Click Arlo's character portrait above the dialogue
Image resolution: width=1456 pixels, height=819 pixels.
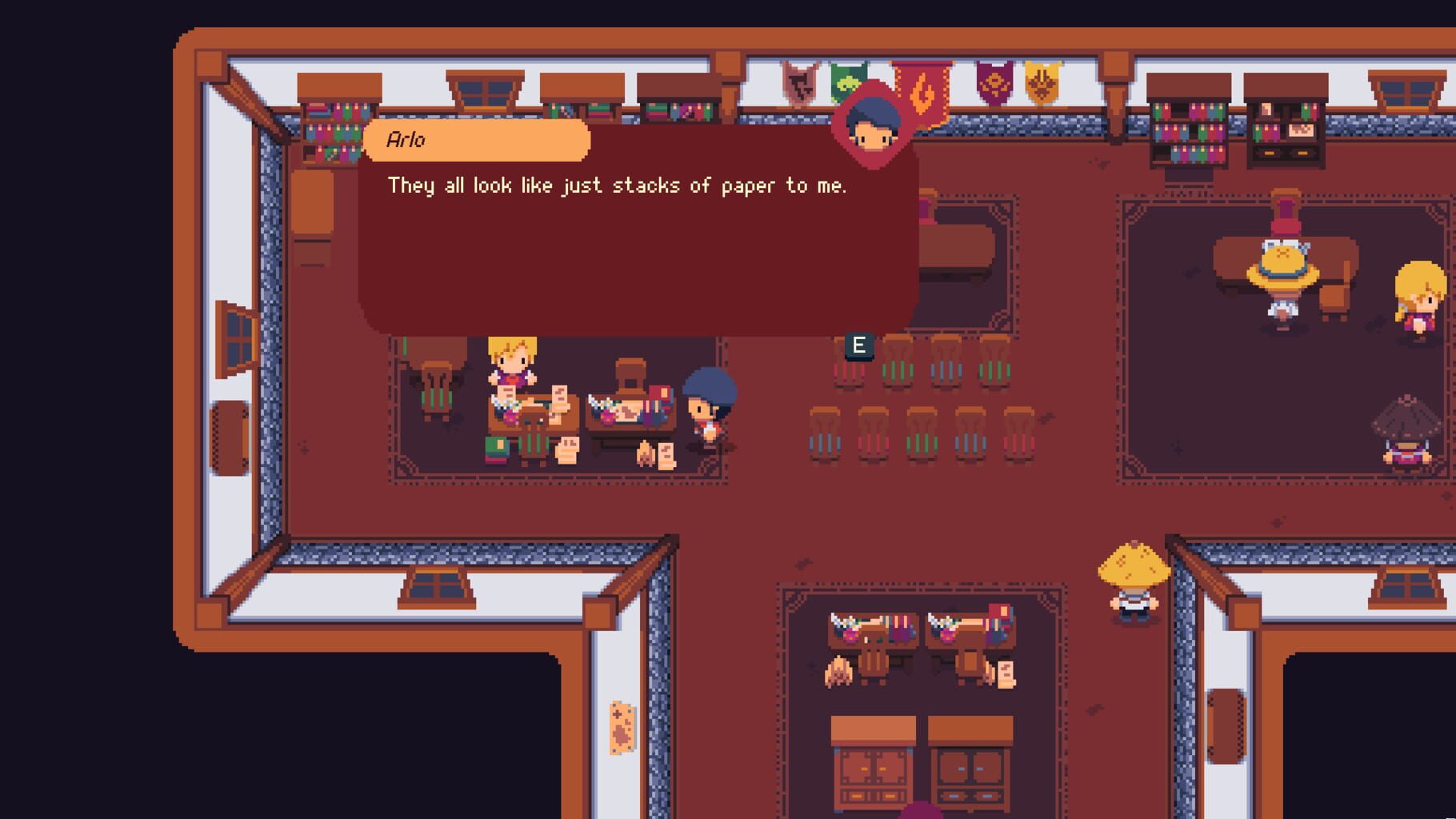pos(874,120)
